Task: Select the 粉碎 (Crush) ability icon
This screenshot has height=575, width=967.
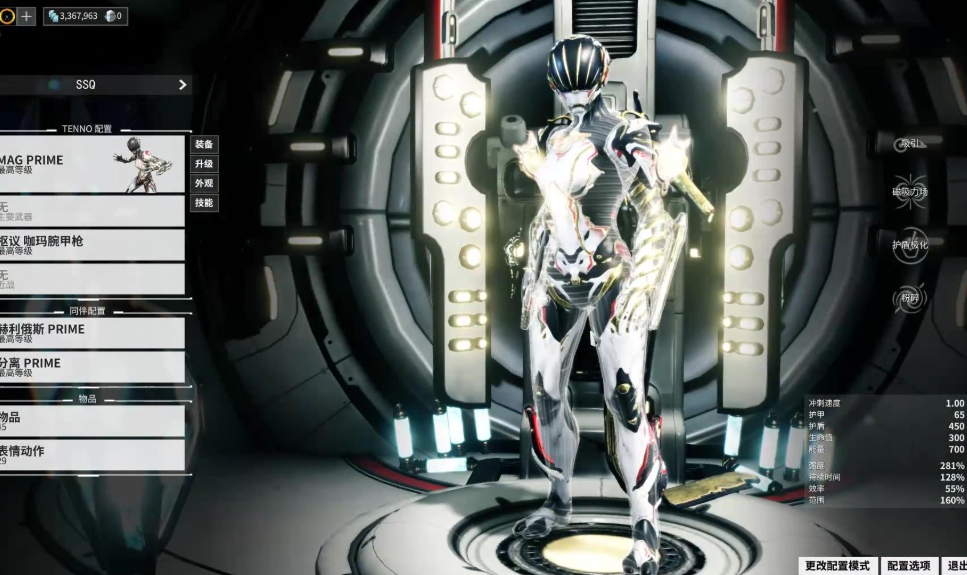Action: [x=910, y=297]
